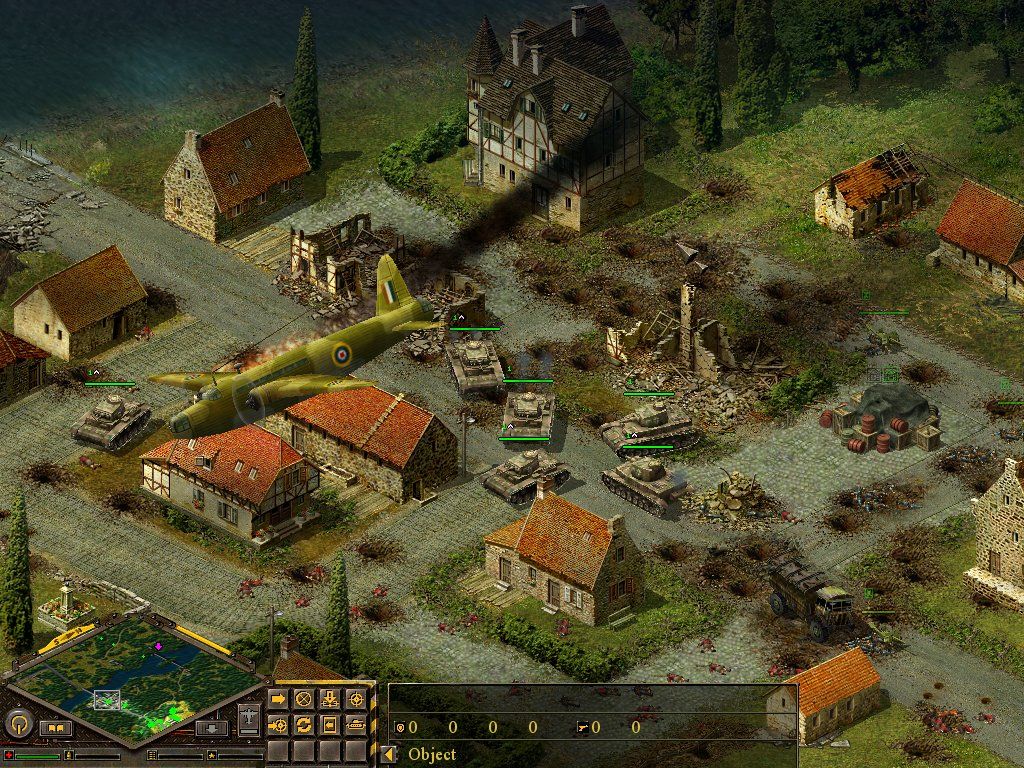Viewport: 1024px width, 768px height.
Task: Select the crosshair attack command
Action: [355, 698]
